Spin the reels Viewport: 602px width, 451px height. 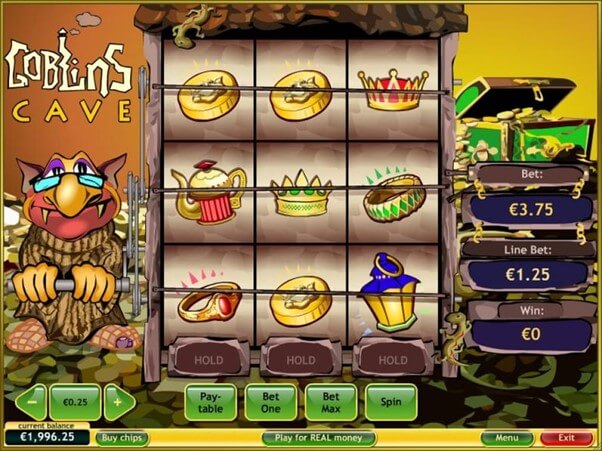[390, 402]
